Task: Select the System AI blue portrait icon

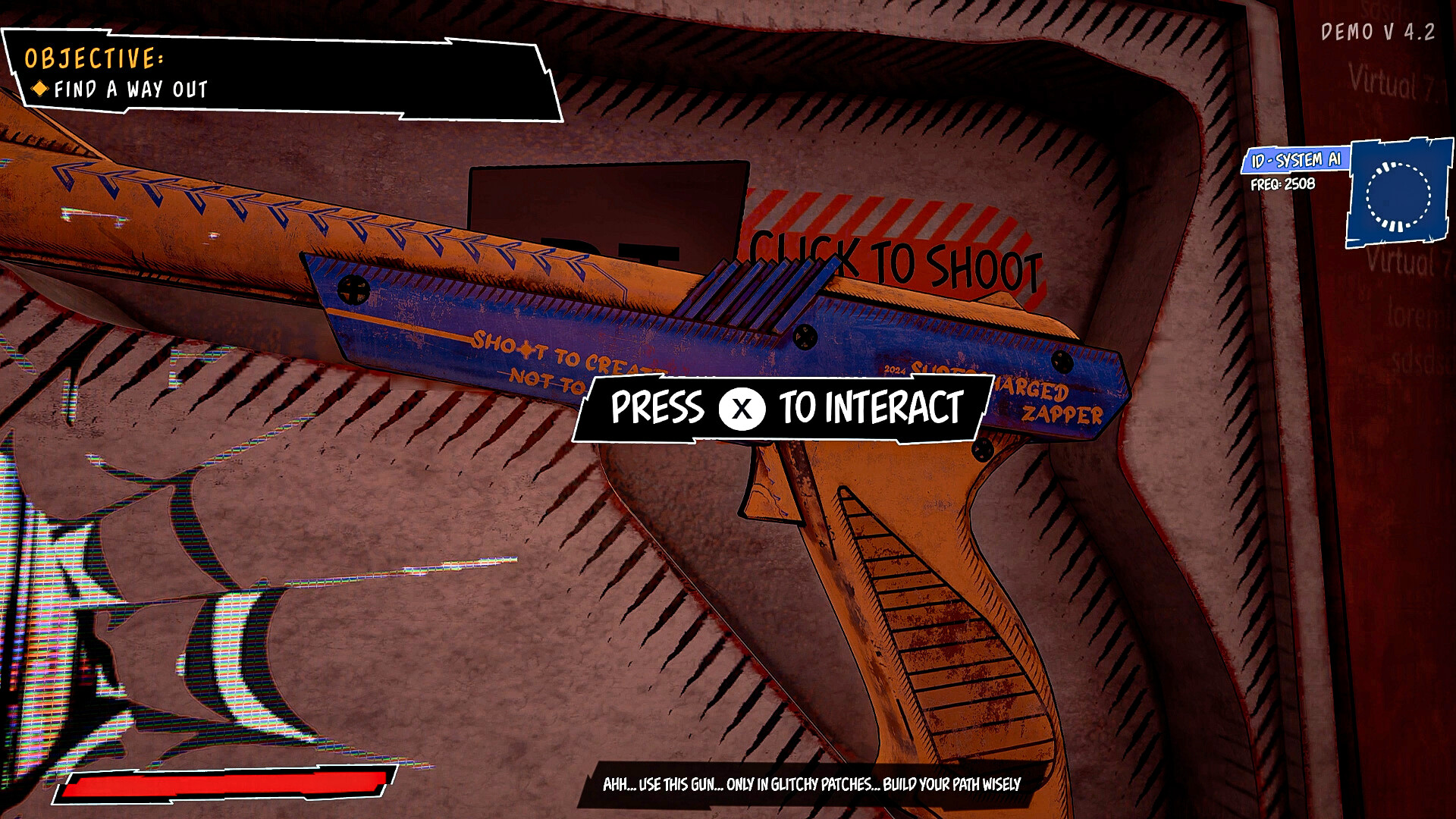Action: click(1398, 194)
